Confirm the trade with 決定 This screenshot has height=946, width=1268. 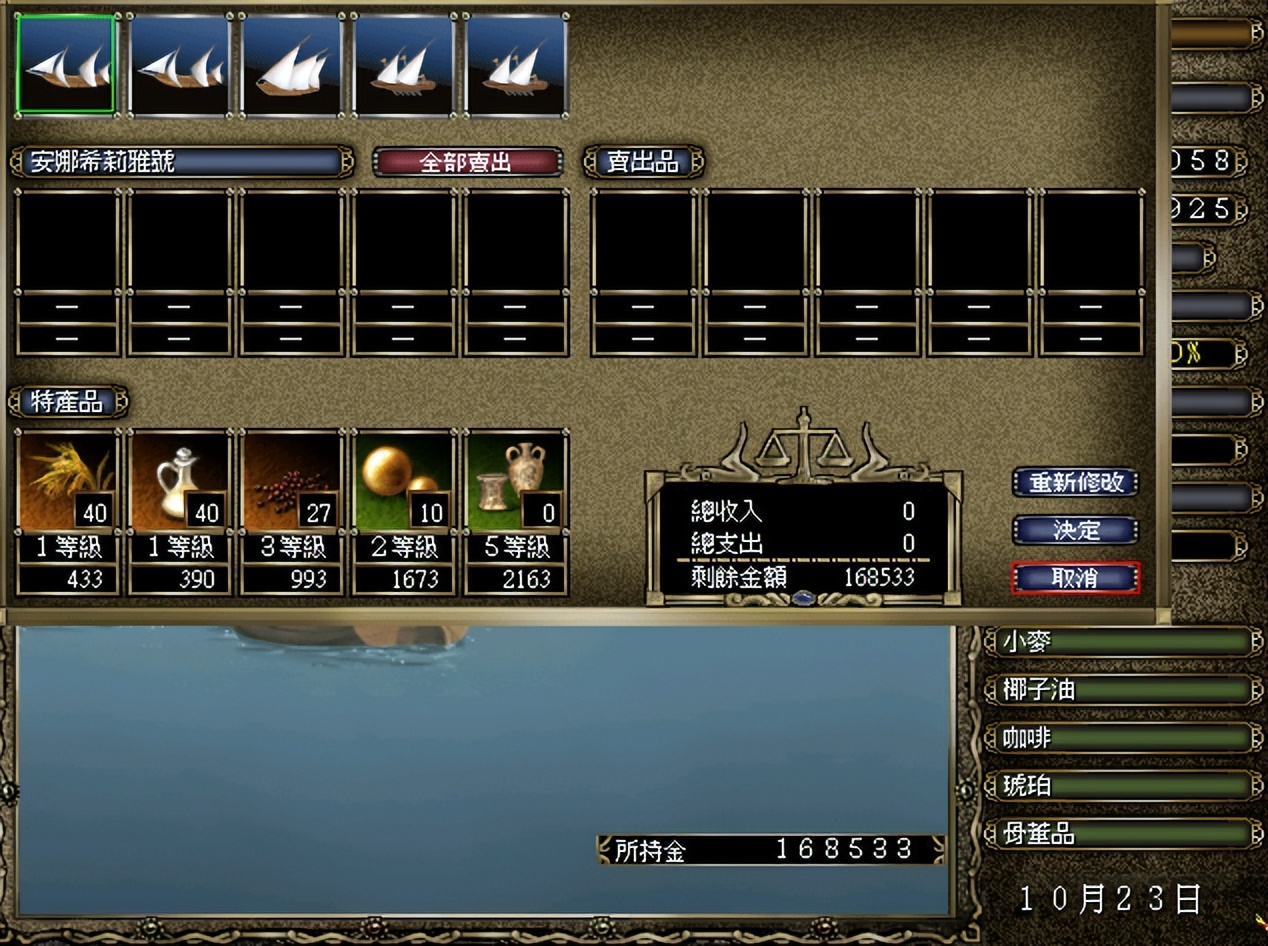pyautogui.click(x=1075, y=530)
